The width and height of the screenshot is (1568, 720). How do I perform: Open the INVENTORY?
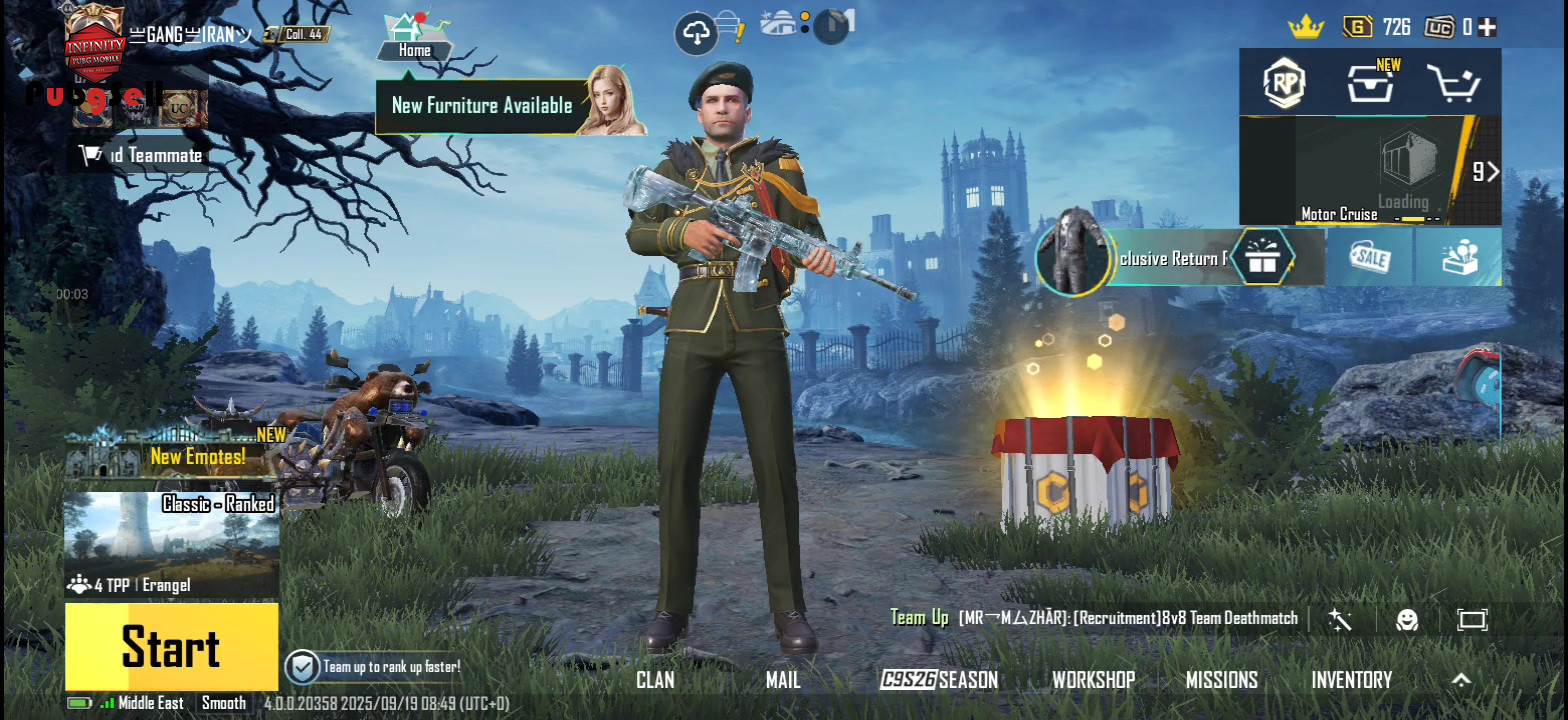(x=1351, y=680)
